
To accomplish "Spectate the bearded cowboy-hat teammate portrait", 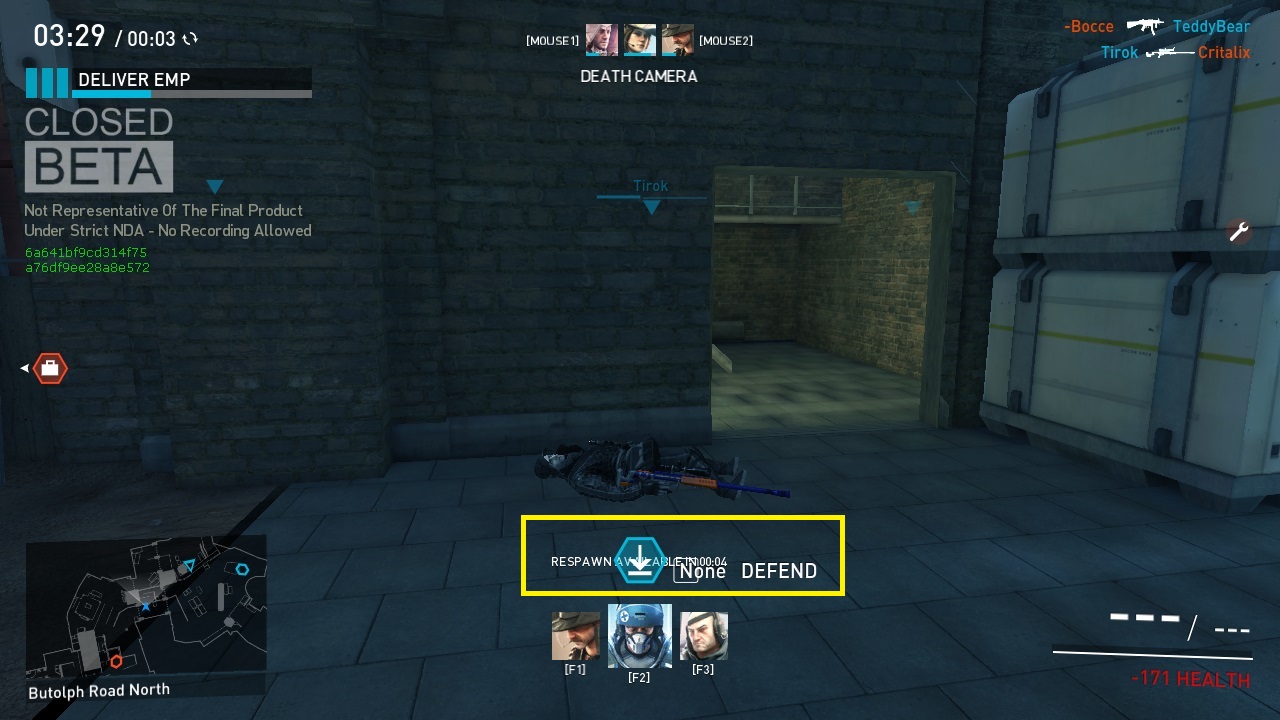I will (x=677, y=40).
